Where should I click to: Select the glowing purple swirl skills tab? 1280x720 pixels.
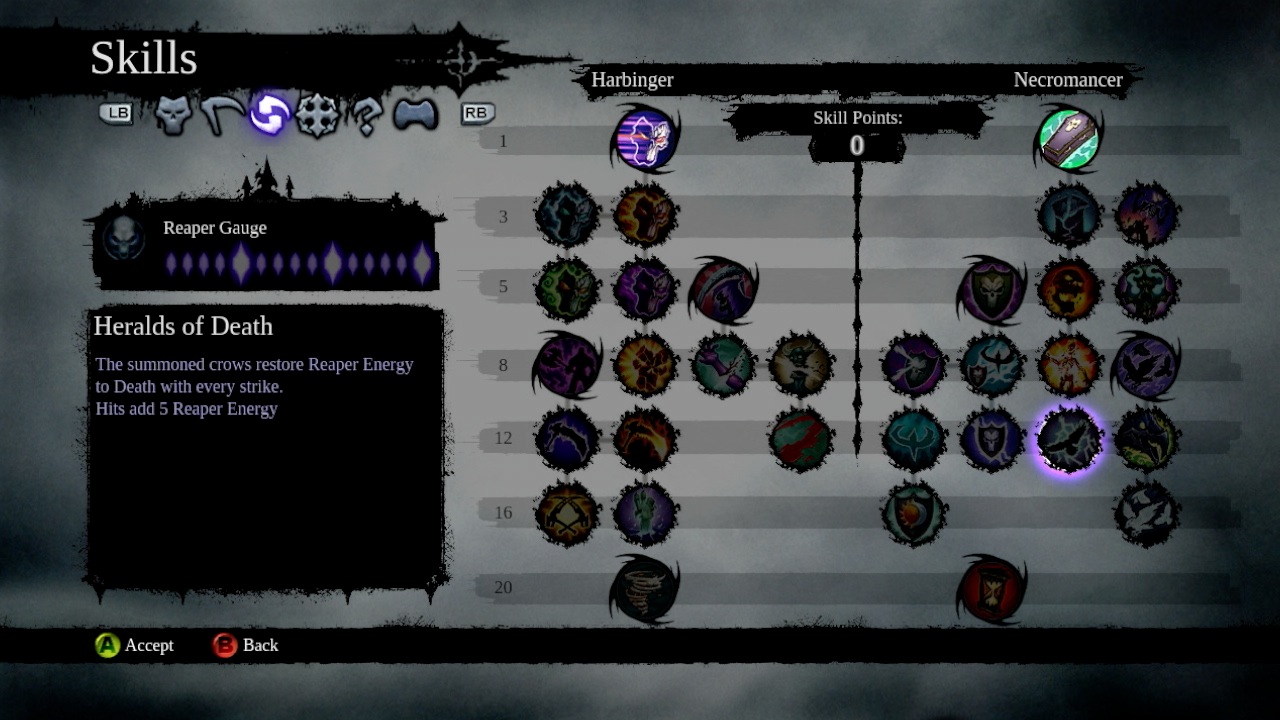point(269,115)
